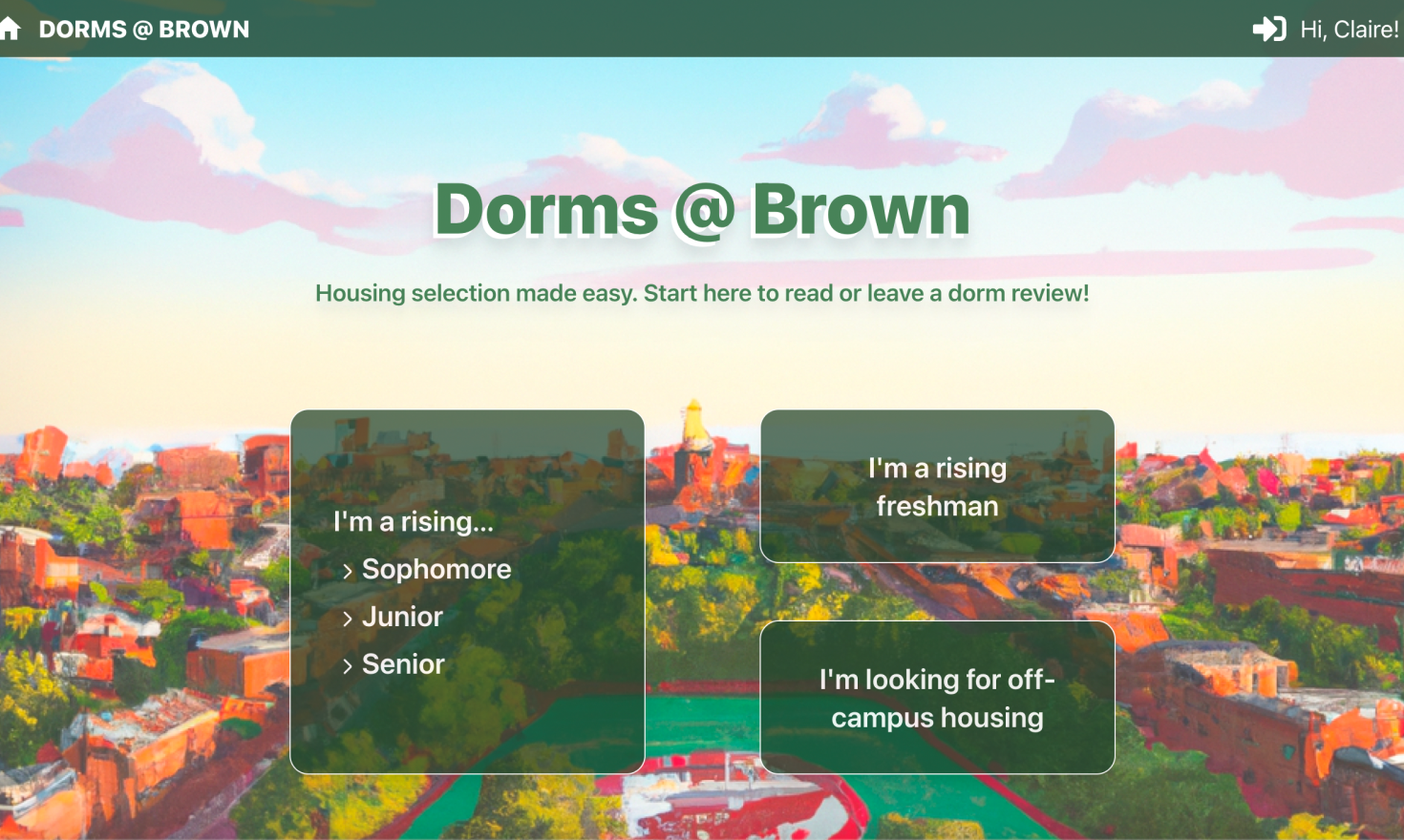Select the Junior option
Image resolution: width=1404 pixels, height=840 pixels.
coord(402,617)
